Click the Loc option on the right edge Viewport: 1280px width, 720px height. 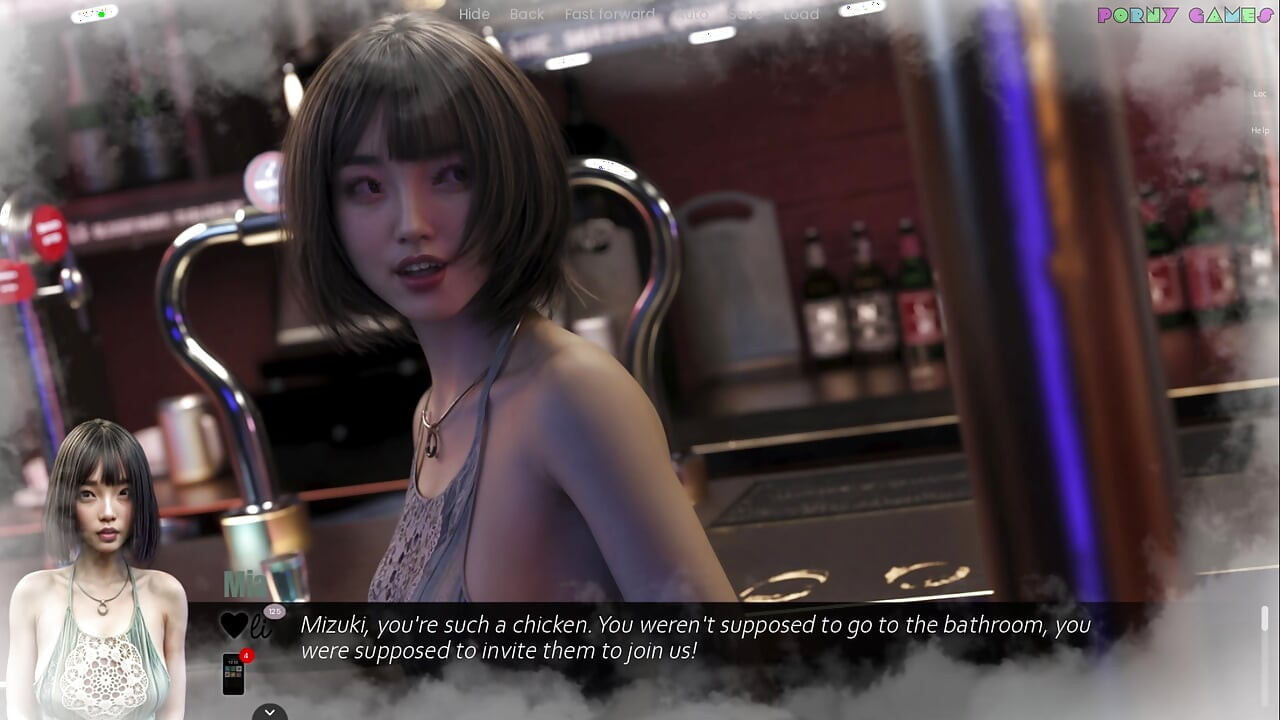pos(1260,94)
